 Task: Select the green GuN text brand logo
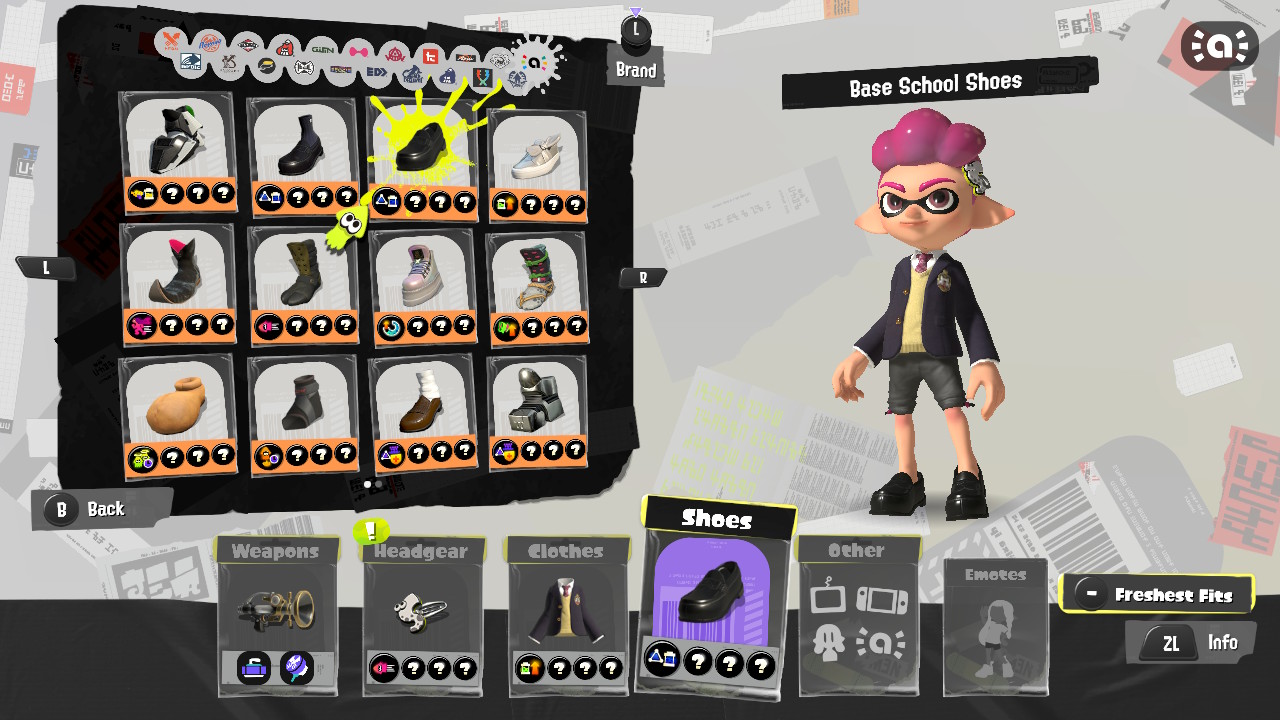321,49
